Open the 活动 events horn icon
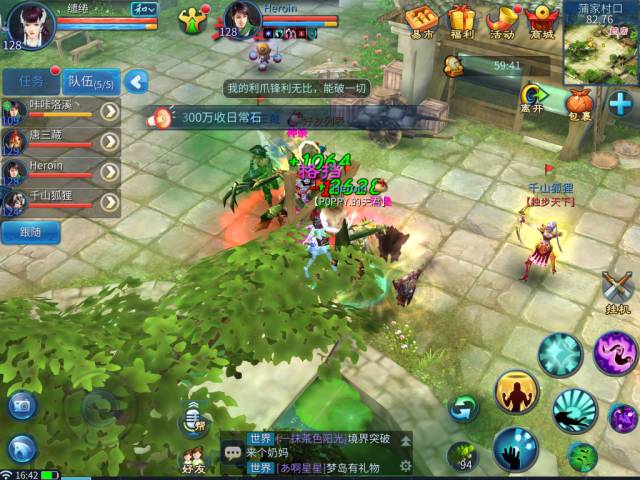 (500, 20)
